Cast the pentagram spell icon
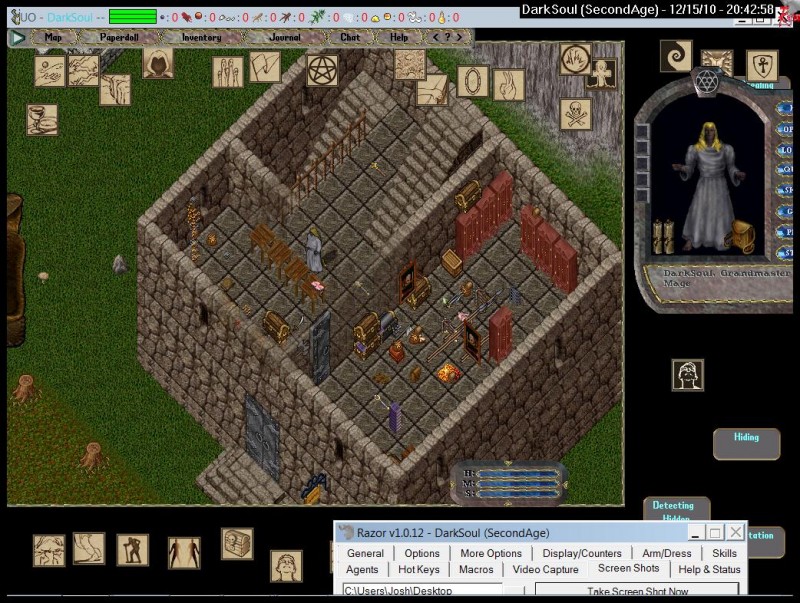Screen dimensions: 800x603 pyautogui.click(x=322, y=70)
